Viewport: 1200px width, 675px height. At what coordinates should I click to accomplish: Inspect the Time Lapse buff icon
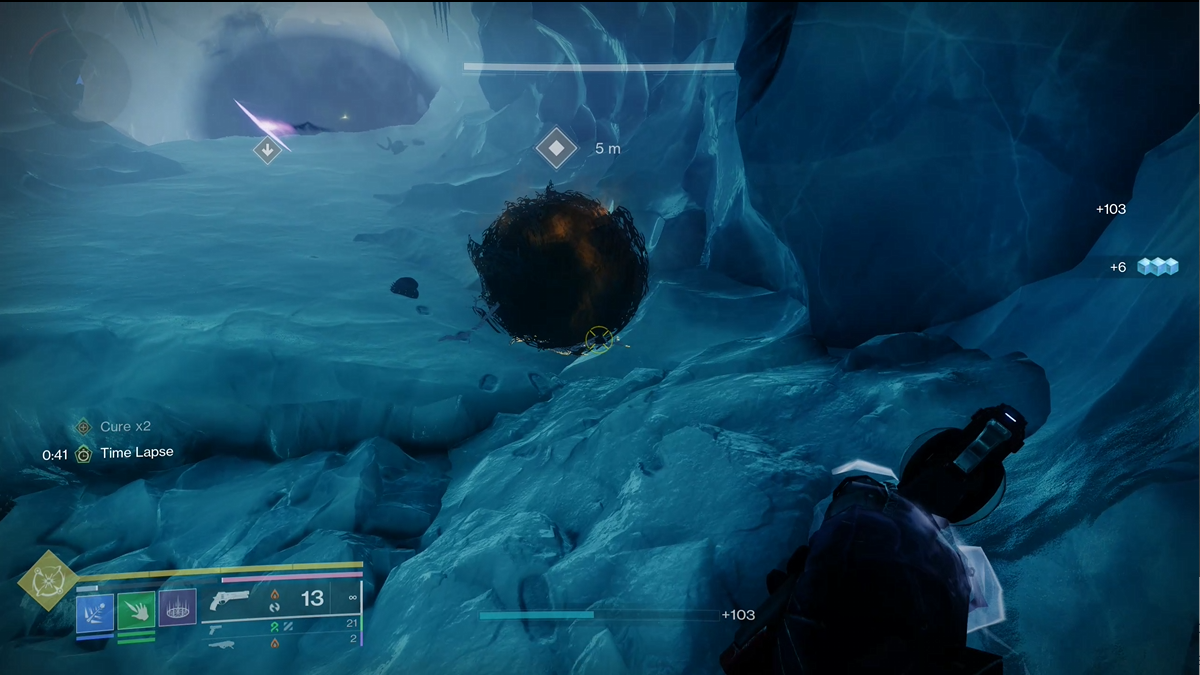click(84, 453)
